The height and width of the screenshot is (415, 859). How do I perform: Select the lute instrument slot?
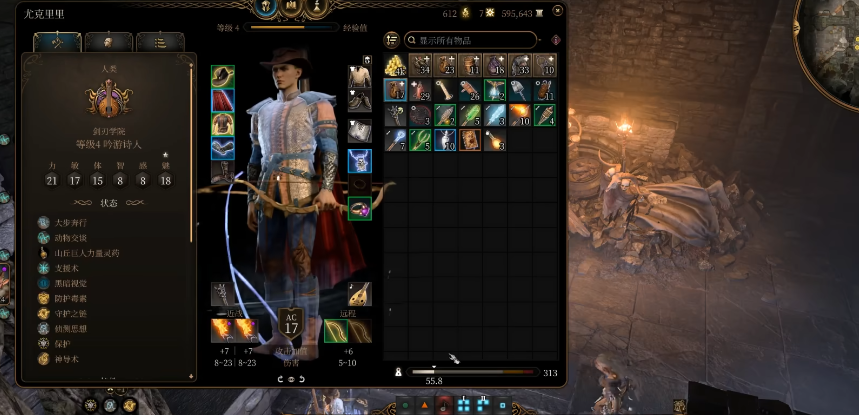click(x=359, y=293)
